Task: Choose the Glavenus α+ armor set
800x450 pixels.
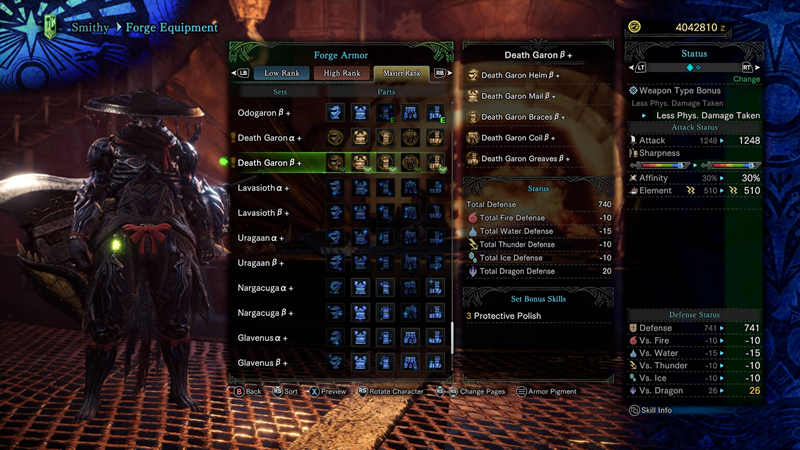Action: tap(263, 338)
